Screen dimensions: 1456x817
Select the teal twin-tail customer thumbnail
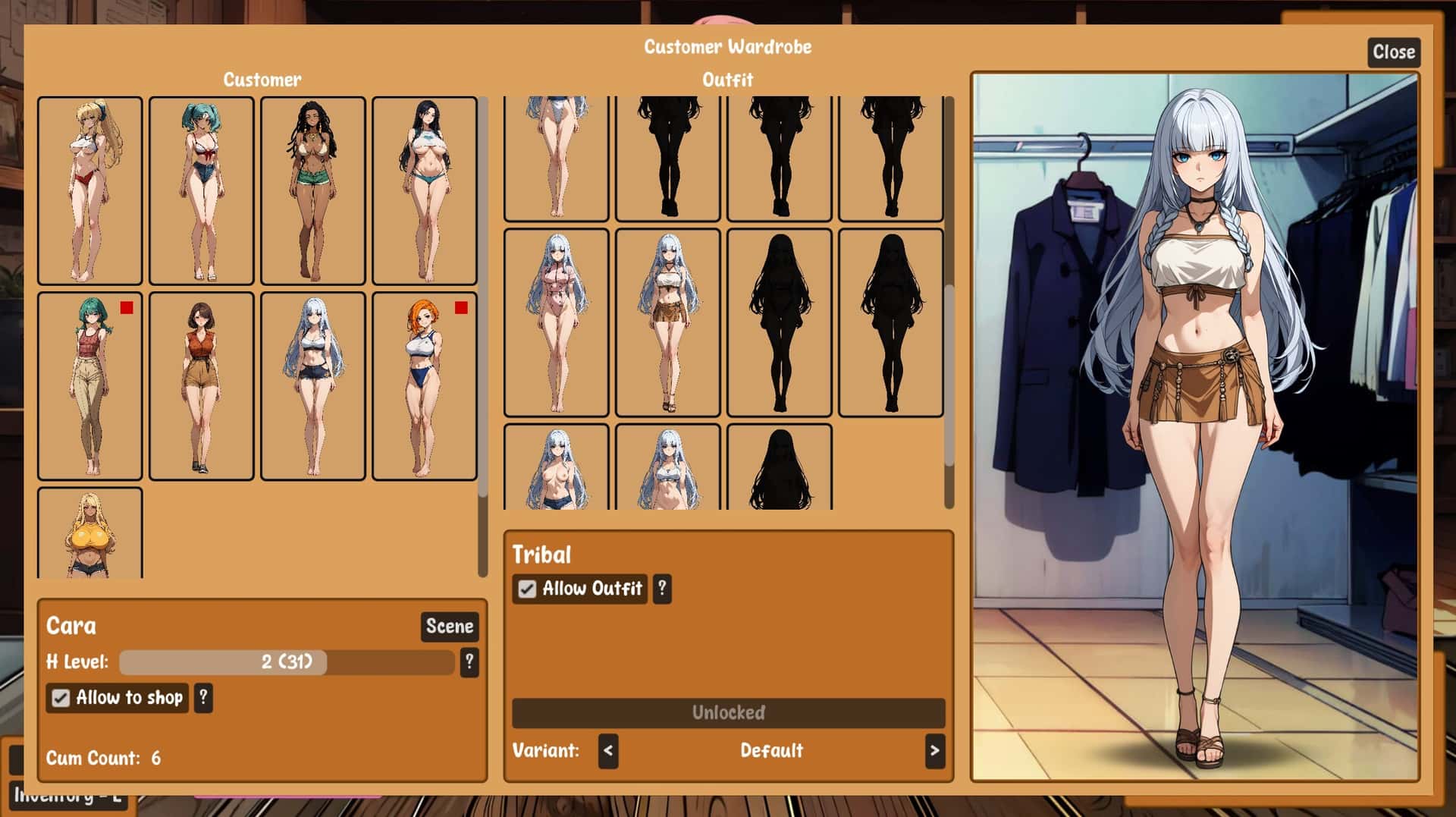pyautogui.click(x=201, y=190)
